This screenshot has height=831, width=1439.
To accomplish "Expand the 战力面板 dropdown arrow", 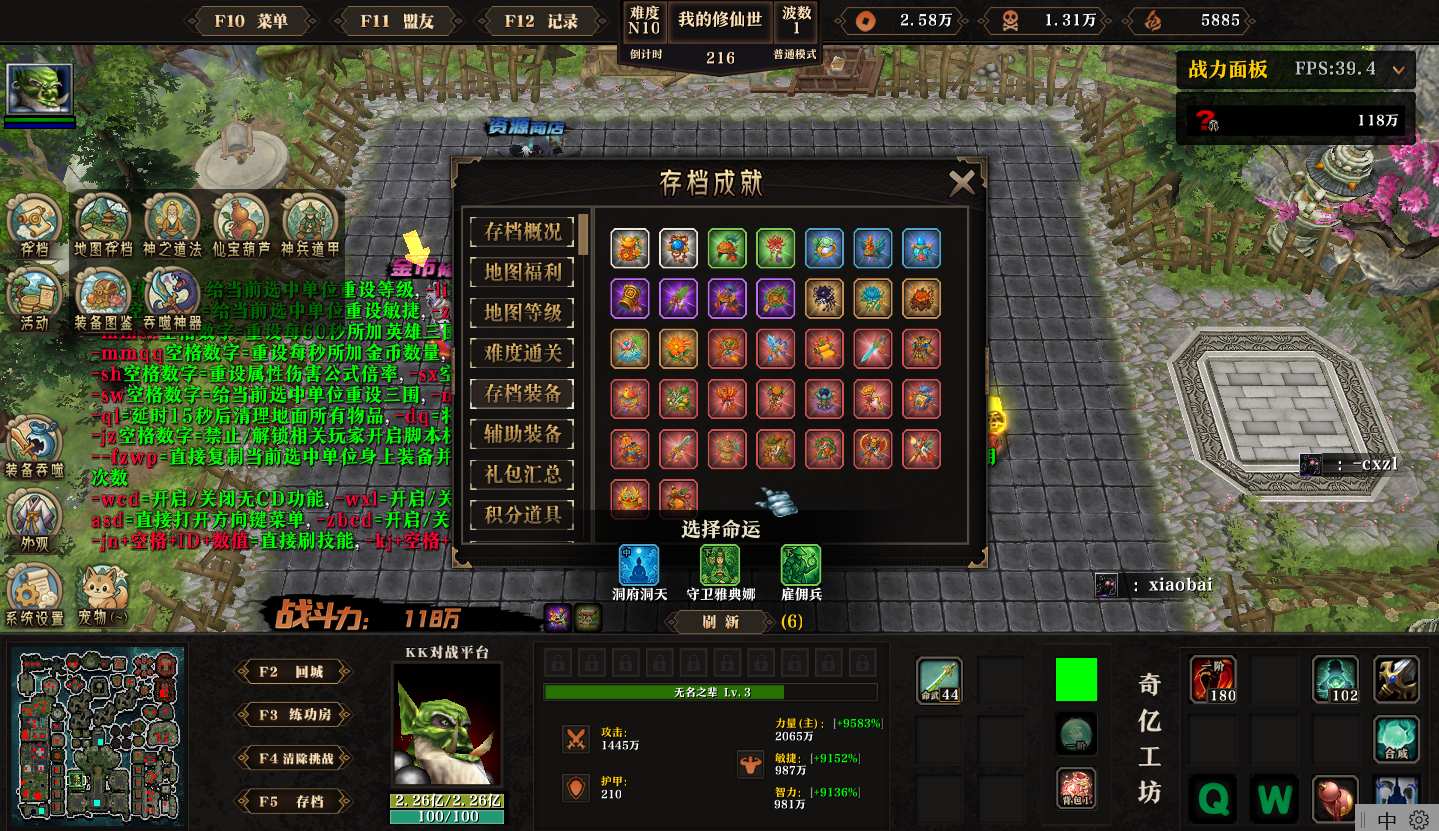I will (x=1398, y=70).
